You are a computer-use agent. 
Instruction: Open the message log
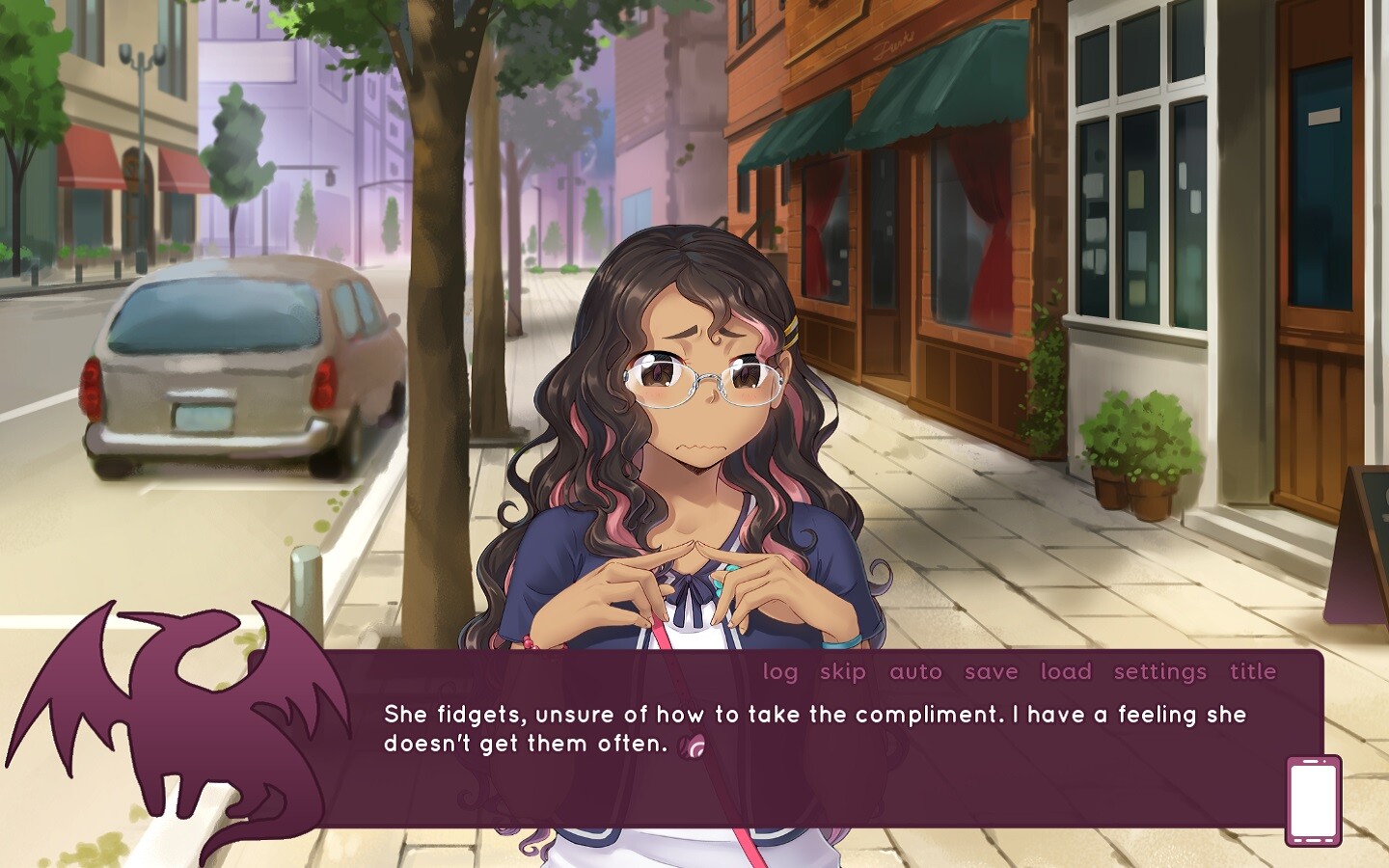[x=779, y=672]
